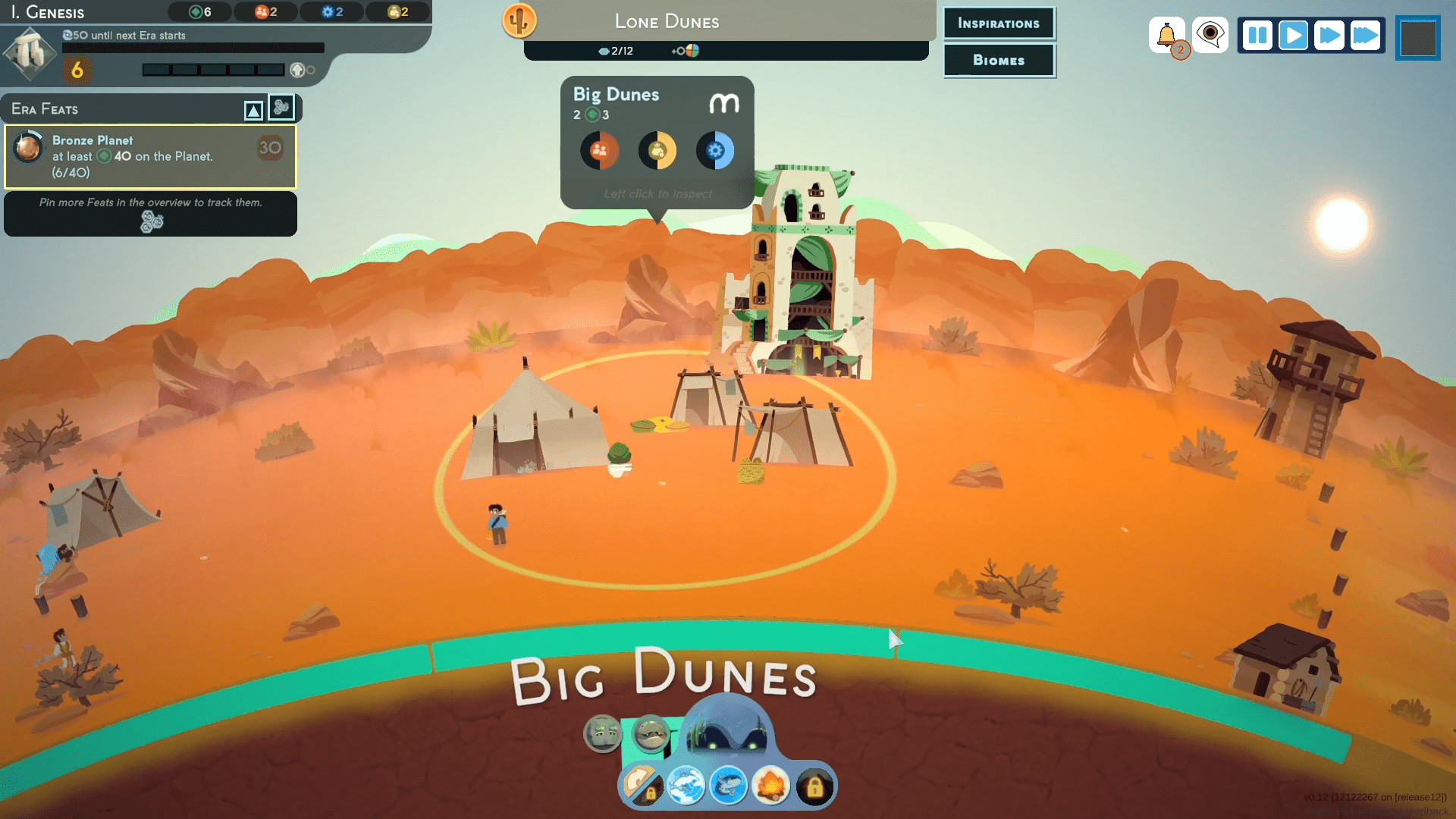Select the population icon in the Big Dunes tooltip
1456x819 pixels.
[600, 150]
